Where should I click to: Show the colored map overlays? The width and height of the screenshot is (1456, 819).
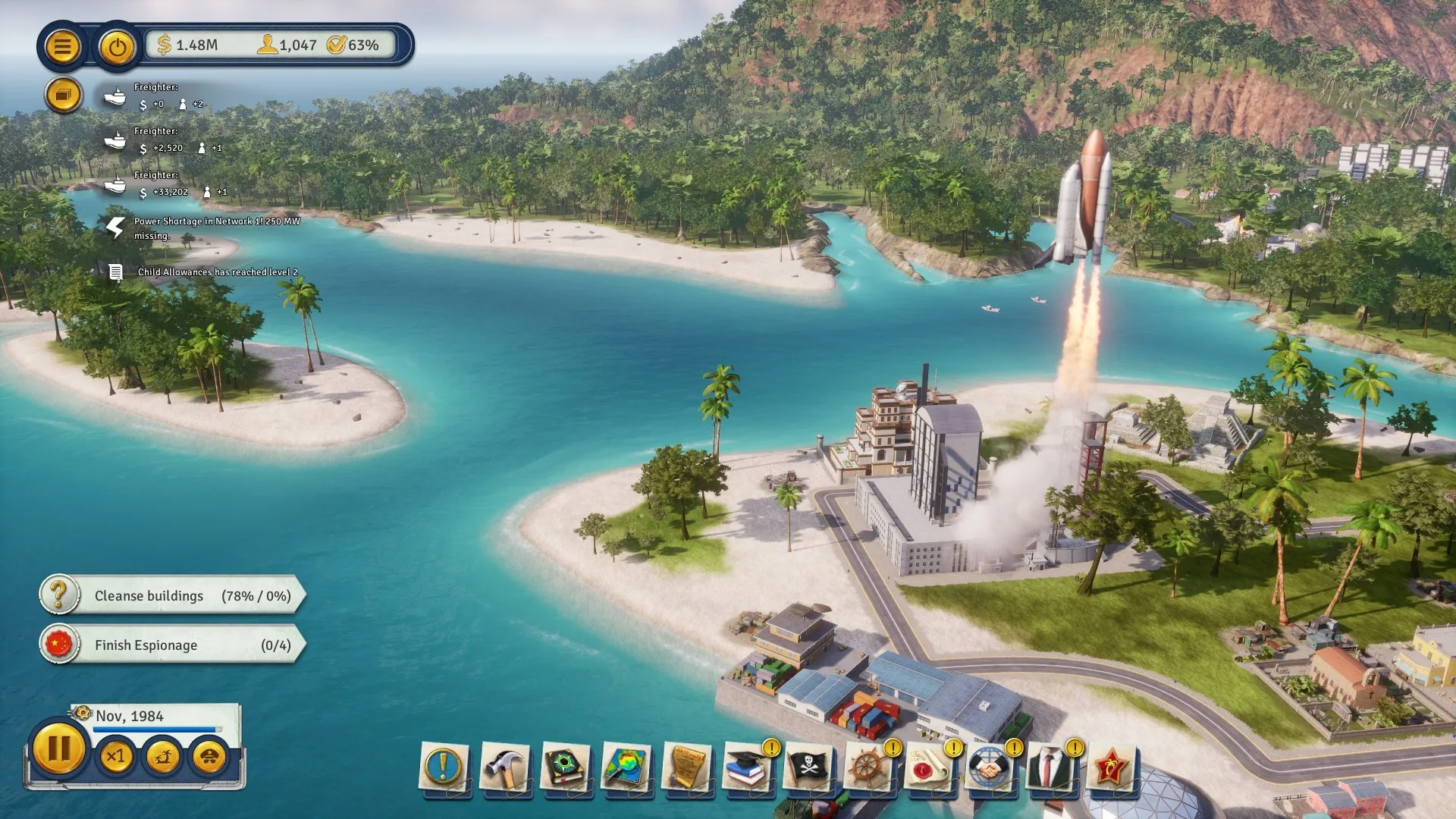(x=626, y=767)
